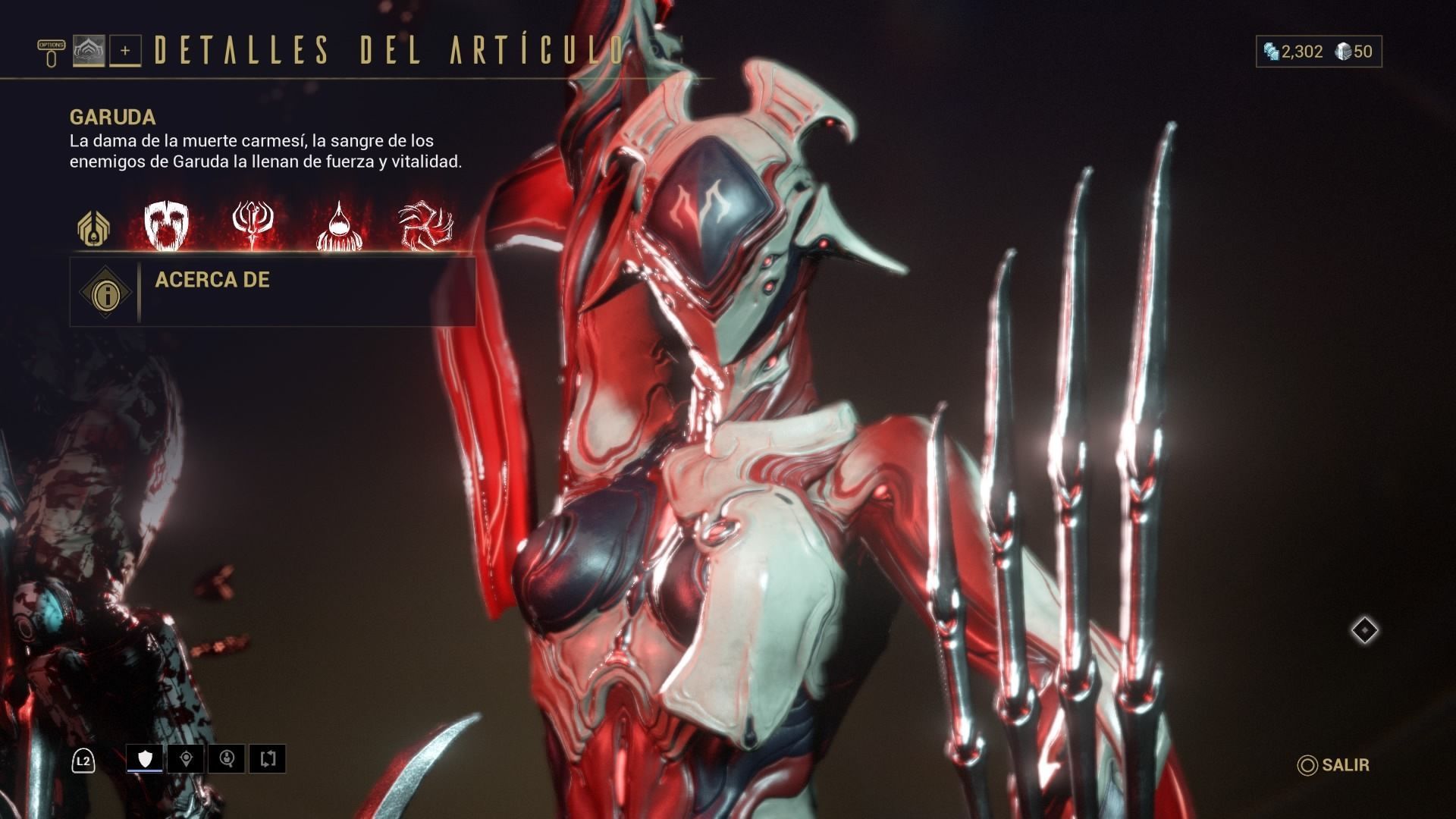The width and height of the screenshot is (1456, 819).
Task: Switch to the Warframe emblem tab
Action: 91,52
